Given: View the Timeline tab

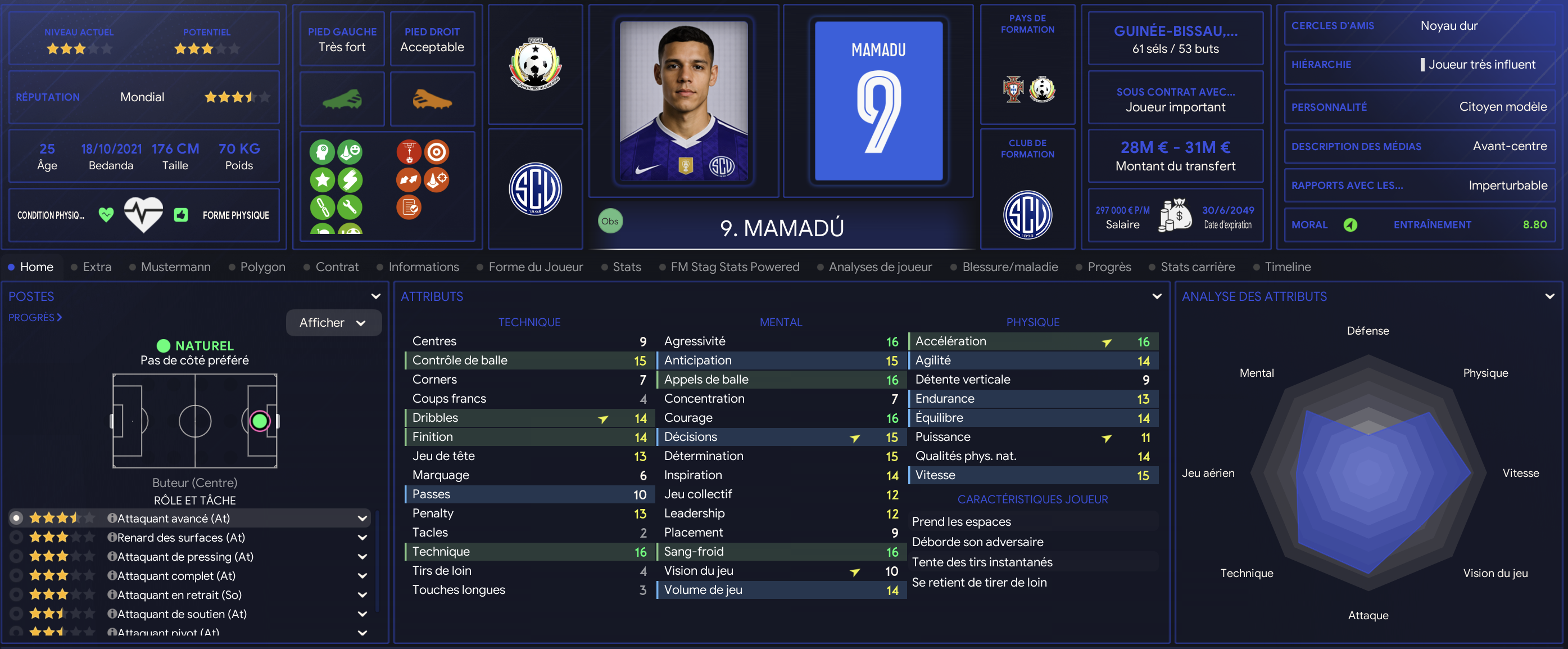Looking at the screenshot, I should point(1288,267).
